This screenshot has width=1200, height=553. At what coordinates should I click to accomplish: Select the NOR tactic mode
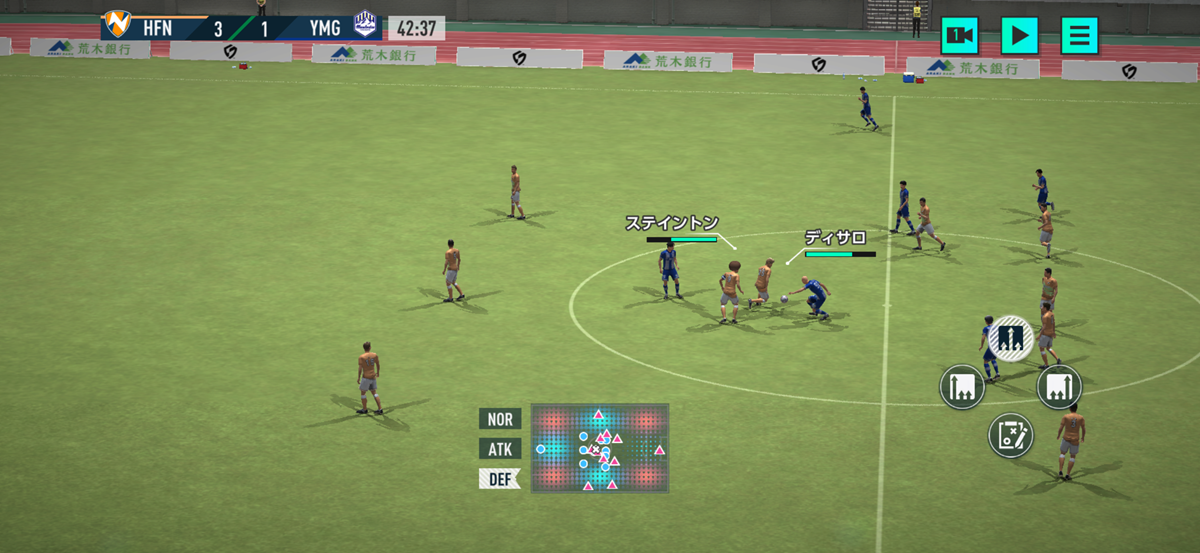click(x=500, y=419)
